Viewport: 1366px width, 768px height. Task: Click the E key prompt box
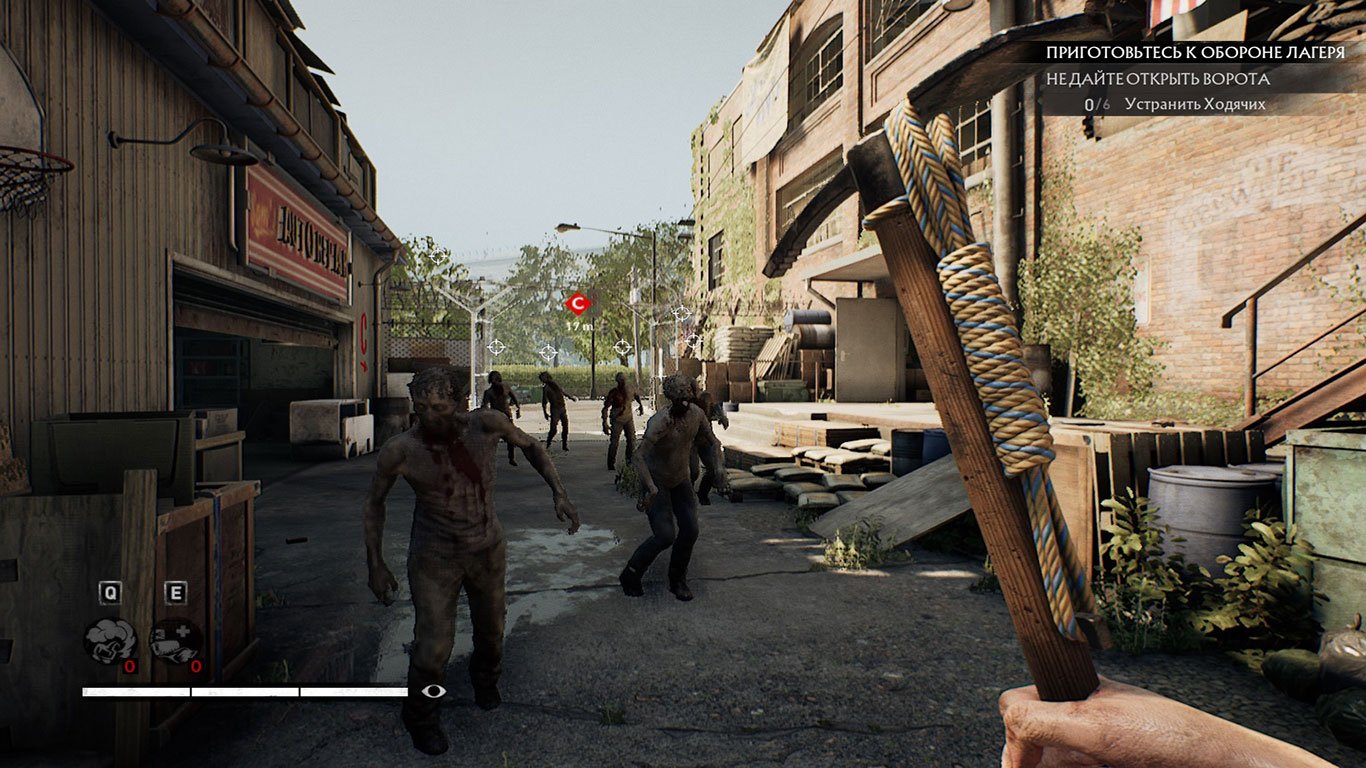pos(175,590)
